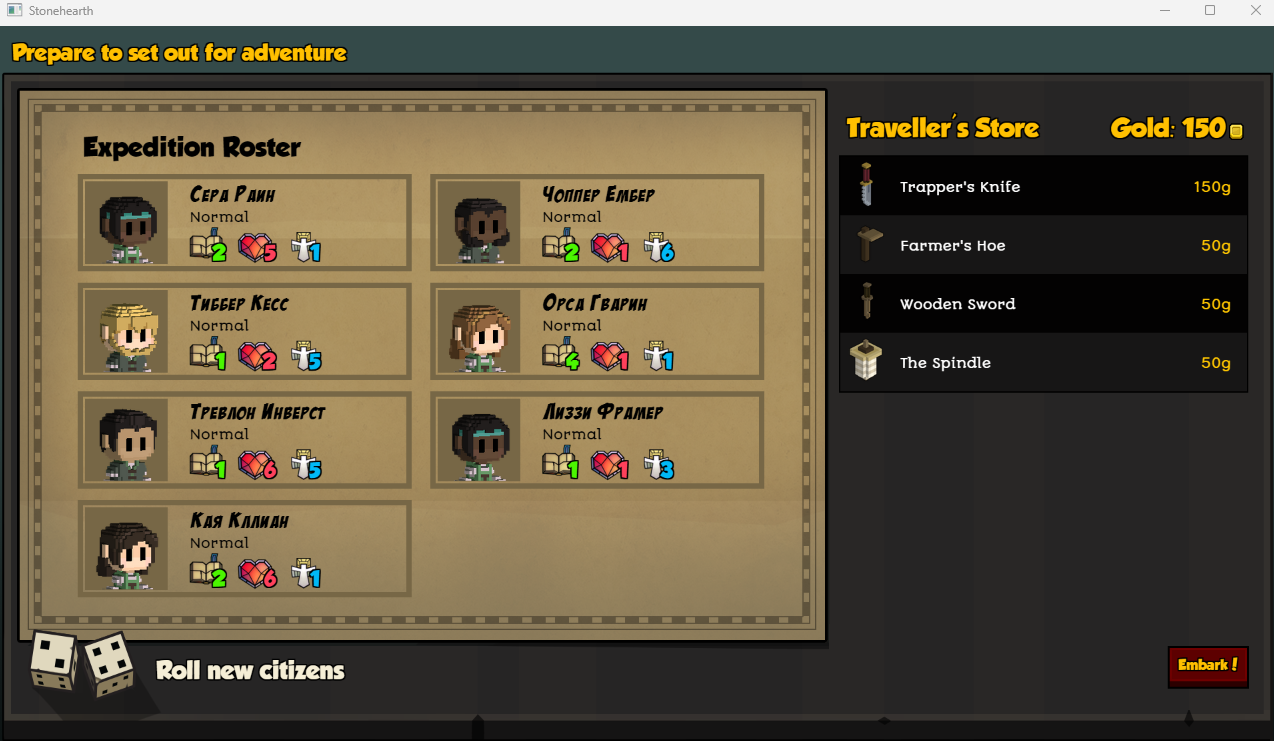The height and width of the screenshot is (741, 1274).
Task: Buy the Trapper's Knife for 150g
Action: [x=1043, y=187]
